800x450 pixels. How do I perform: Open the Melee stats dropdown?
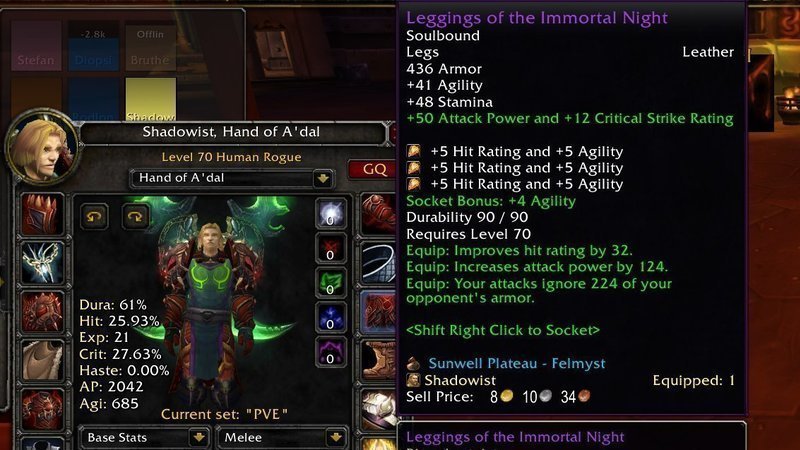click(x=339, y=437)
